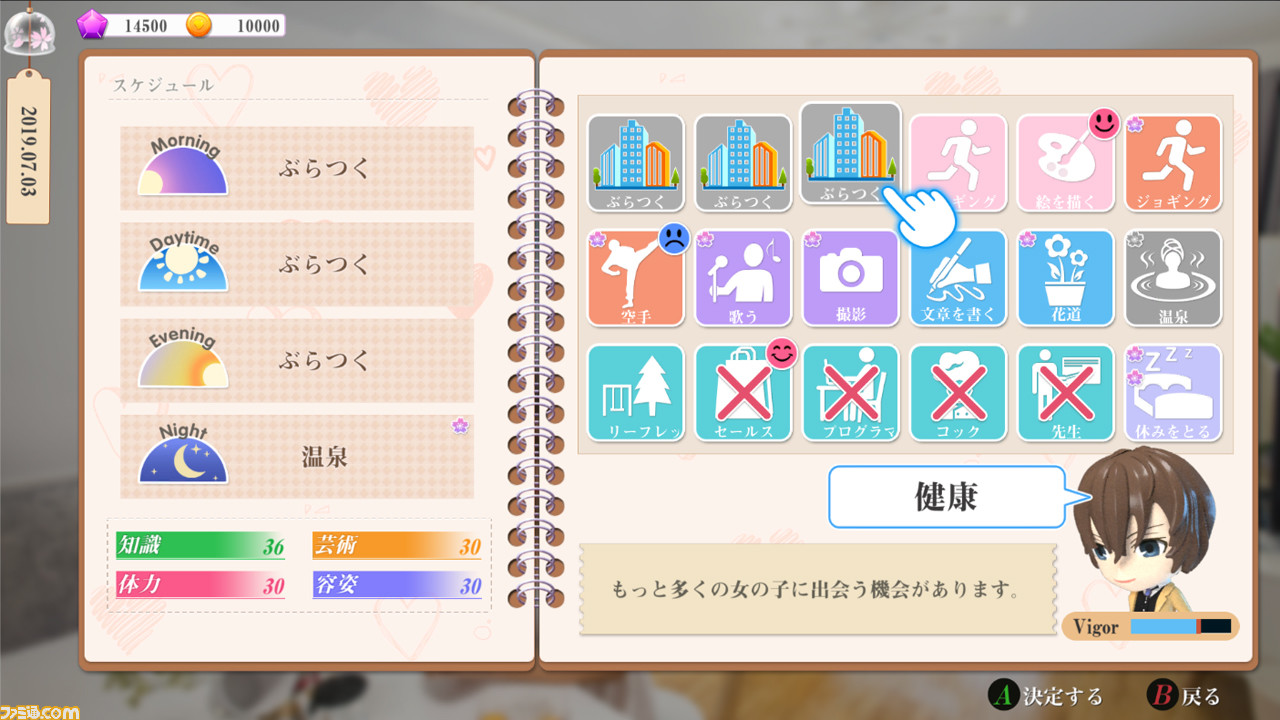
Task: Select the リーフレット leaflet activity
Action: [x=636, y=392]
